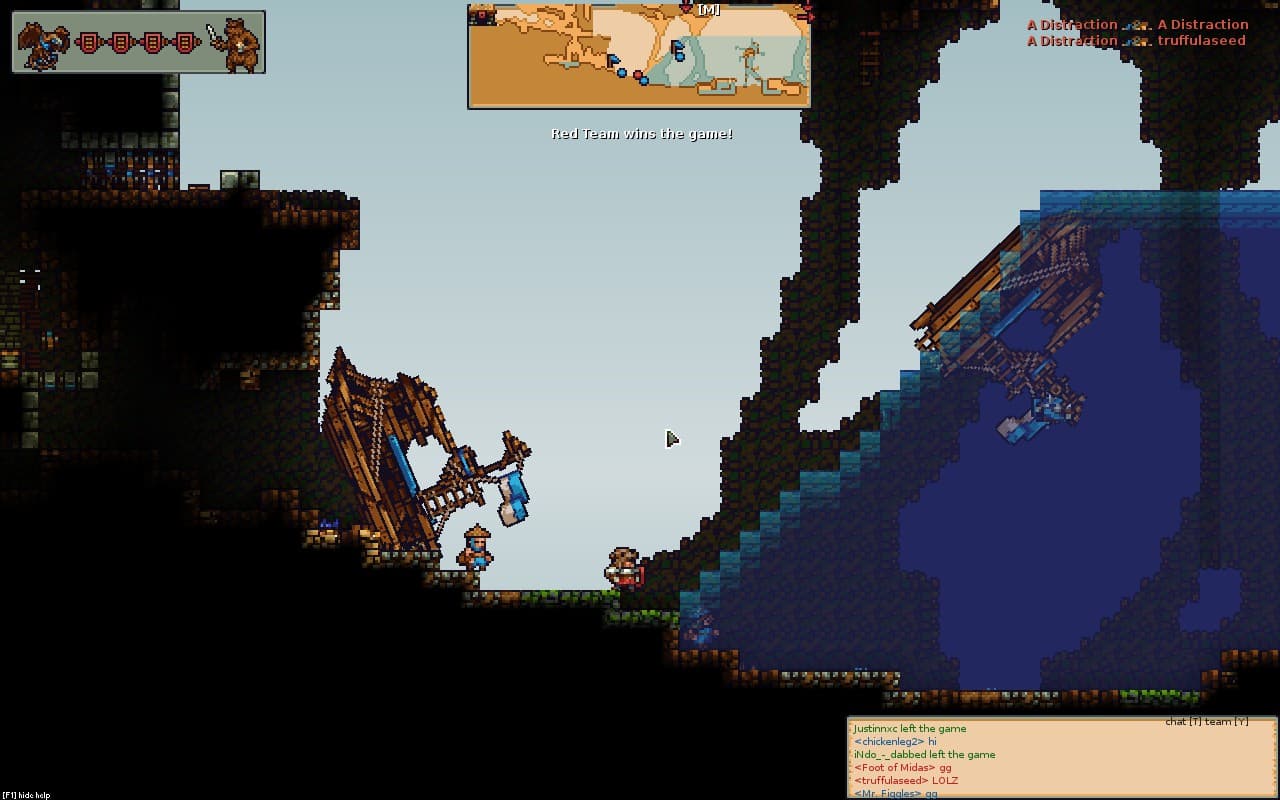The height and width of the screenshot is (800, 1280).
Task: Click the first red ticket icon in the HUD
Action: click(88, 42)
